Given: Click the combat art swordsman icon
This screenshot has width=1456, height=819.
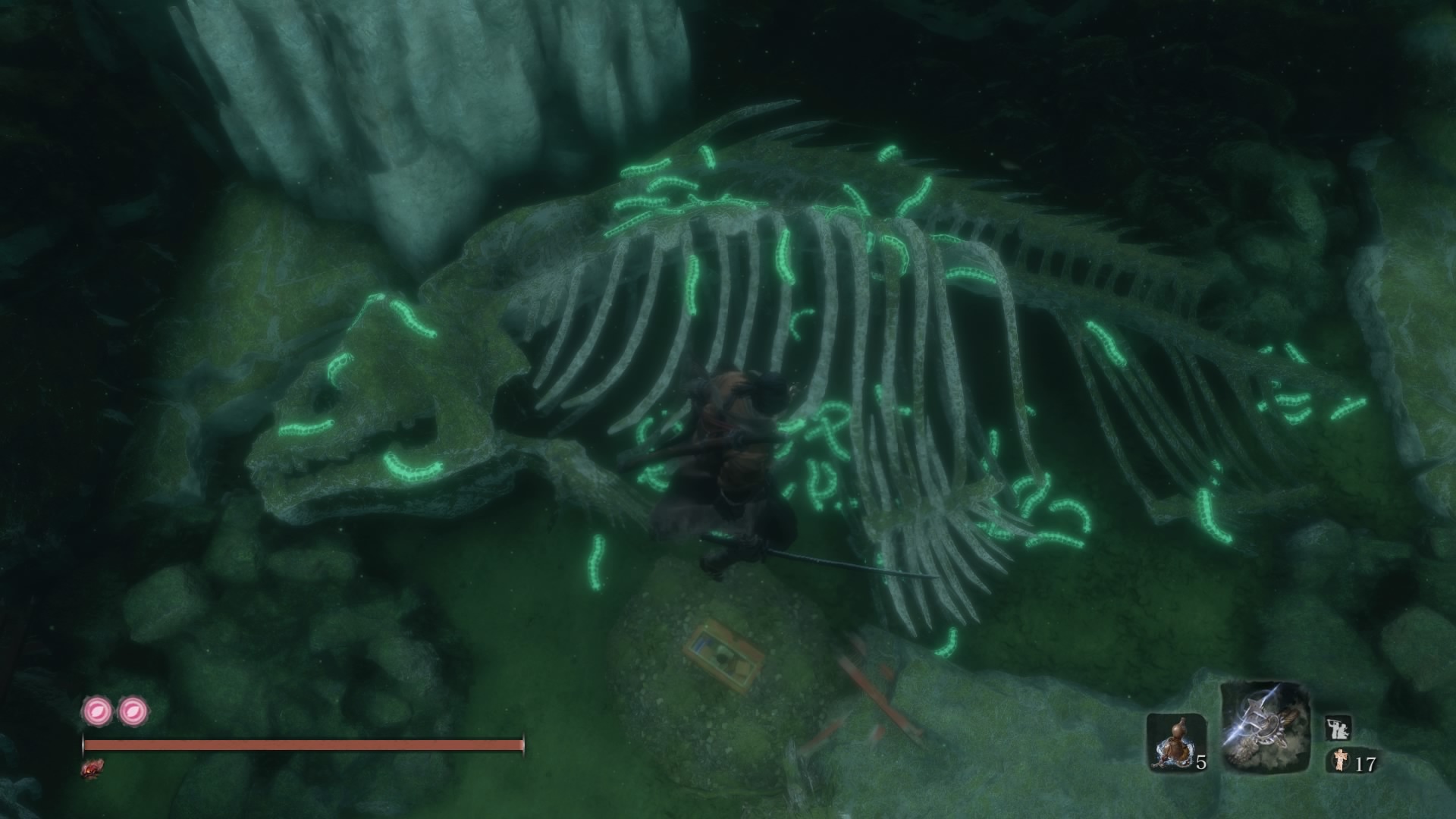Looking at the screenshot, I should [1338, 730].
